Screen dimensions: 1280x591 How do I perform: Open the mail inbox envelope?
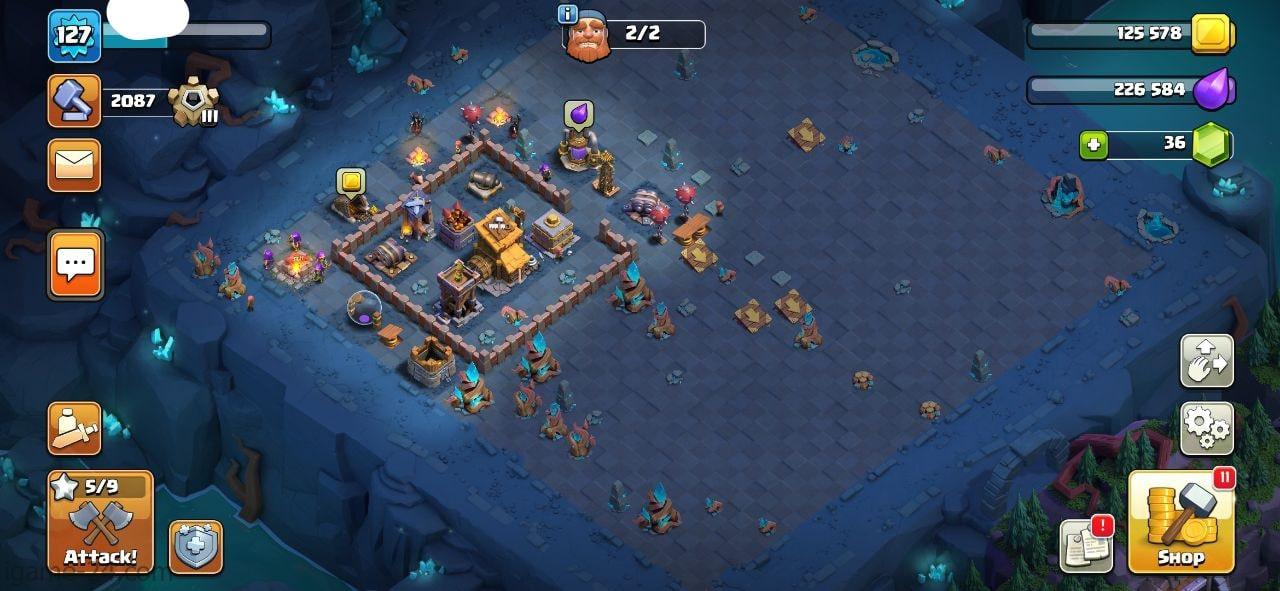pos(74,165)
